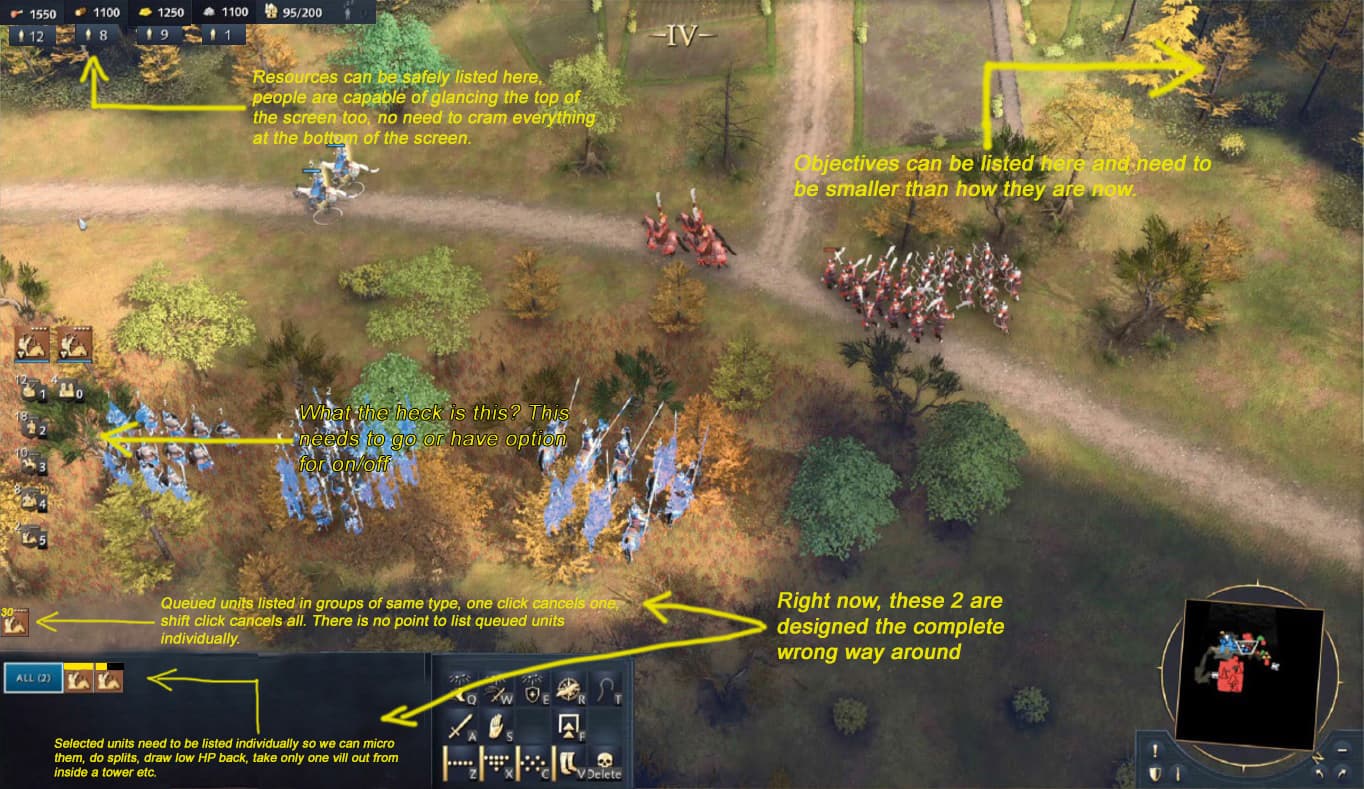Select the Patrol compass icon (R)
This screenshot has height=789, width=1364.
pos(569,690)
